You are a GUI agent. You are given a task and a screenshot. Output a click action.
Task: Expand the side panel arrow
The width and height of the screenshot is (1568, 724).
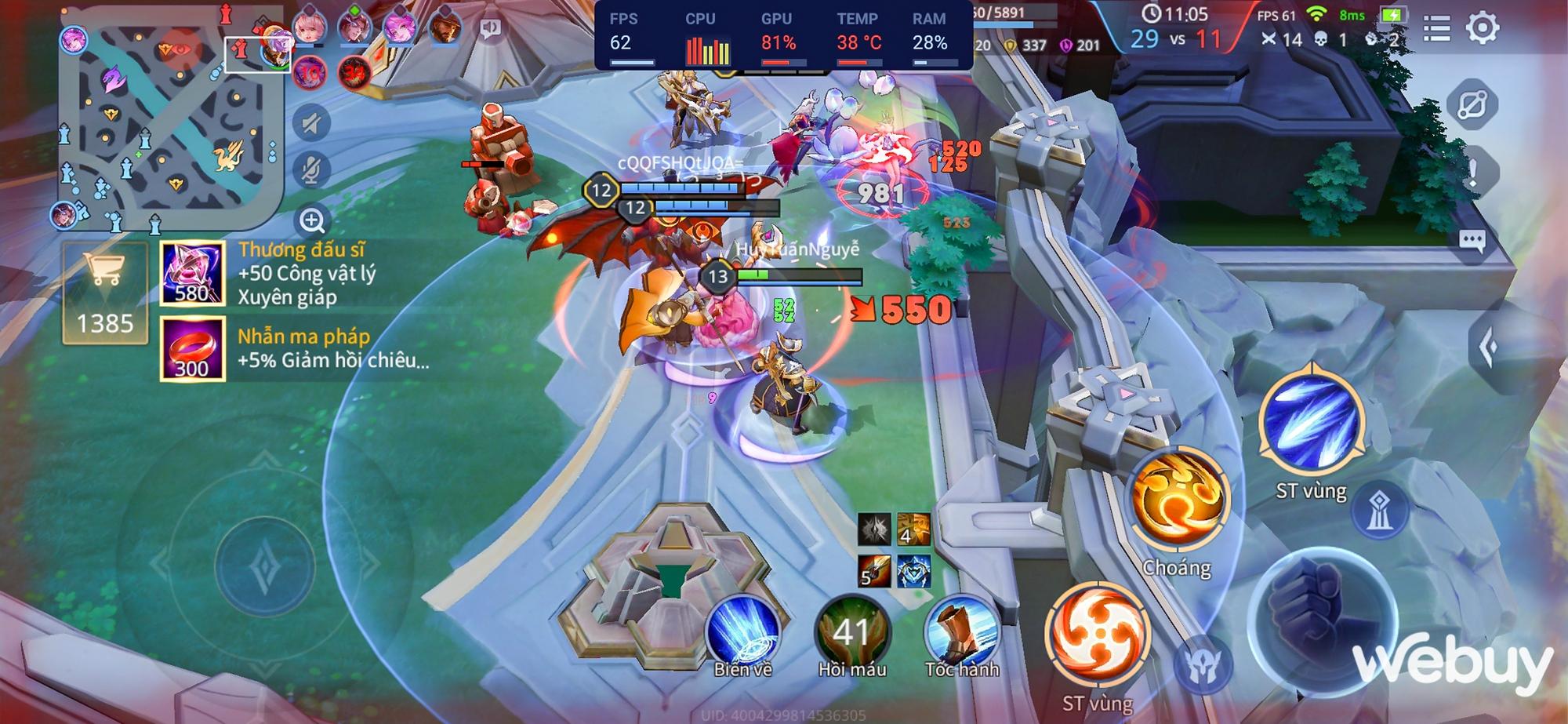[x=1488, y=347]
